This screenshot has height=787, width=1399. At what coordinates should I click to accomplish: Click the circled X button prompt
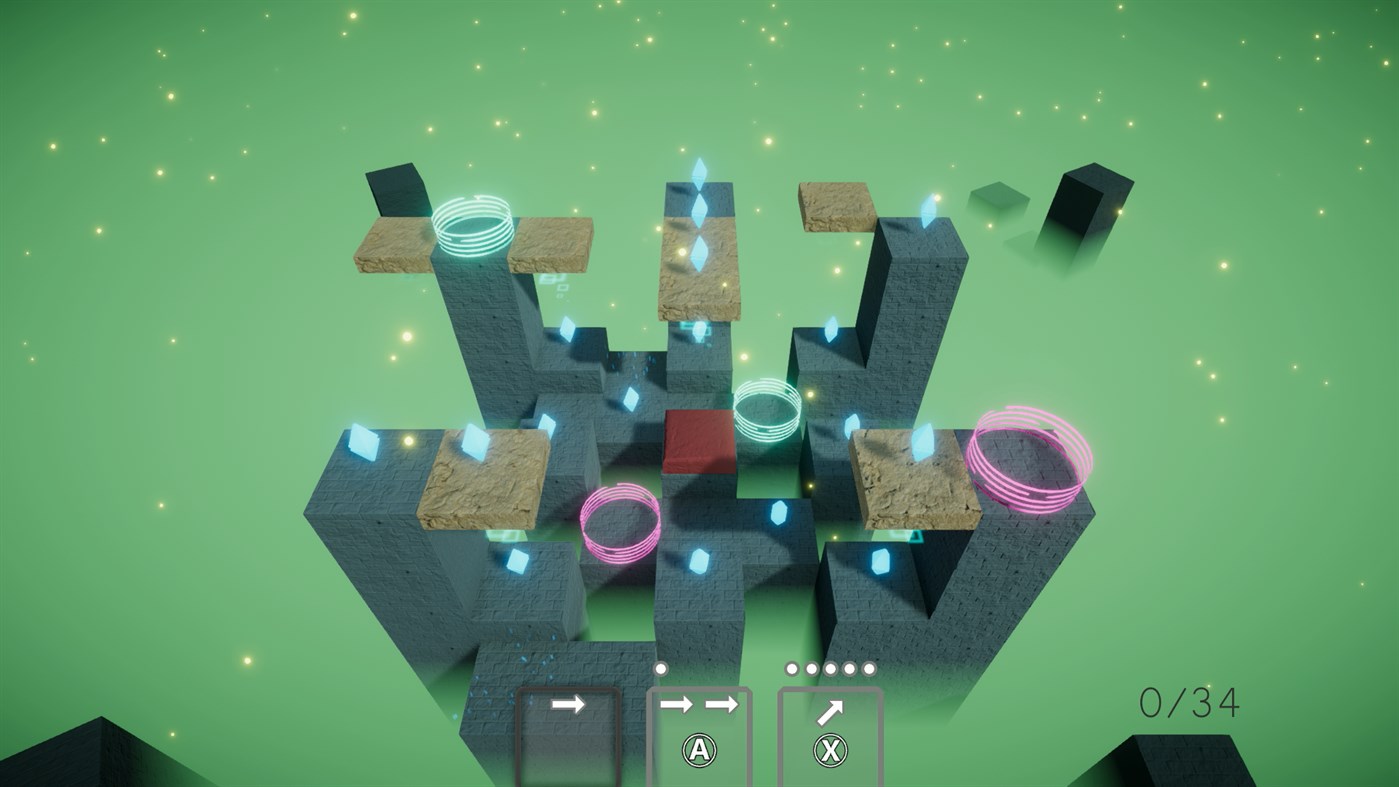click(828, 749)
